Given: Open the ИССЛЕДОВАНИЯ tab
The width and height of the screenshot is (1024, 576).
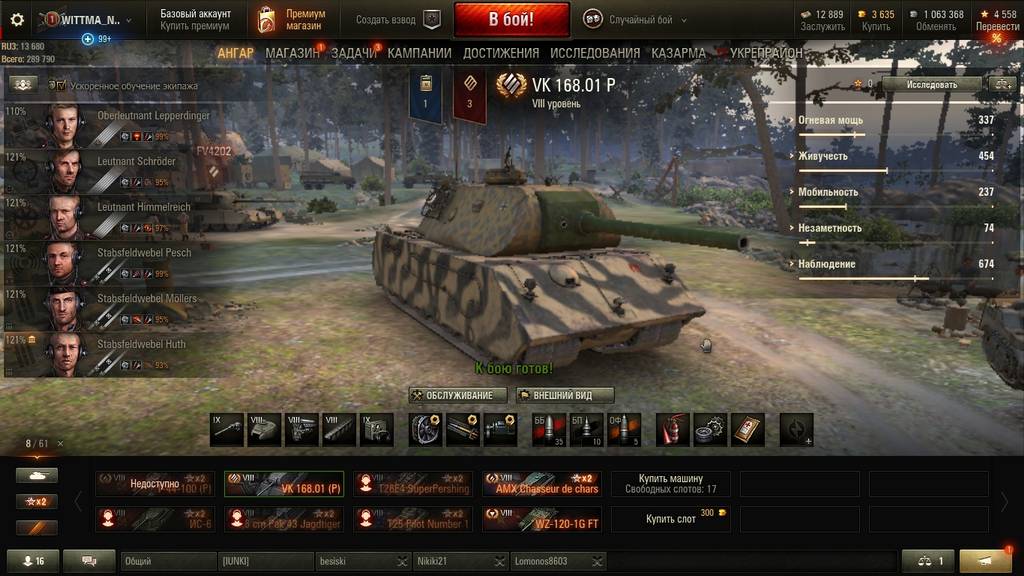Looking at the screenshot, I should [x=595, y=53].
